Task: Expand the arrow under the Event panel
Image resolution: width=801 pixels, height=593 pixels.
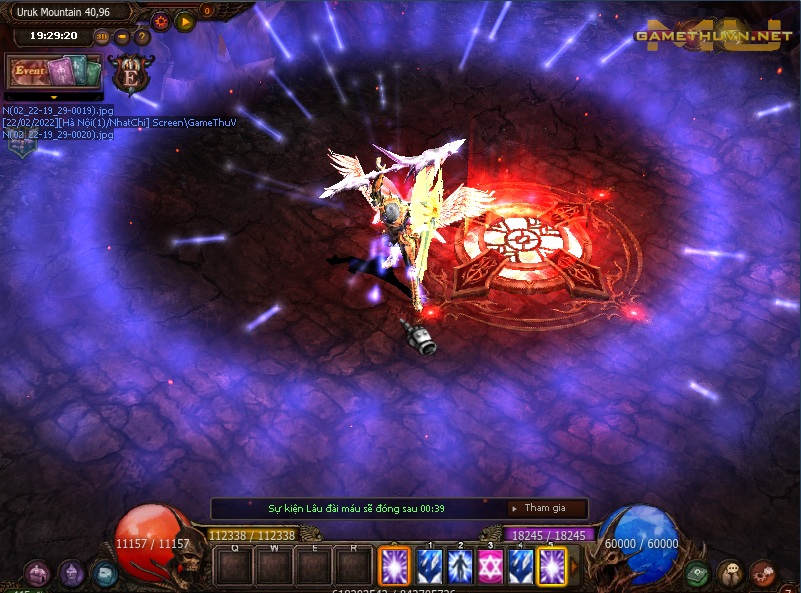Action: (x=54, y=97)
